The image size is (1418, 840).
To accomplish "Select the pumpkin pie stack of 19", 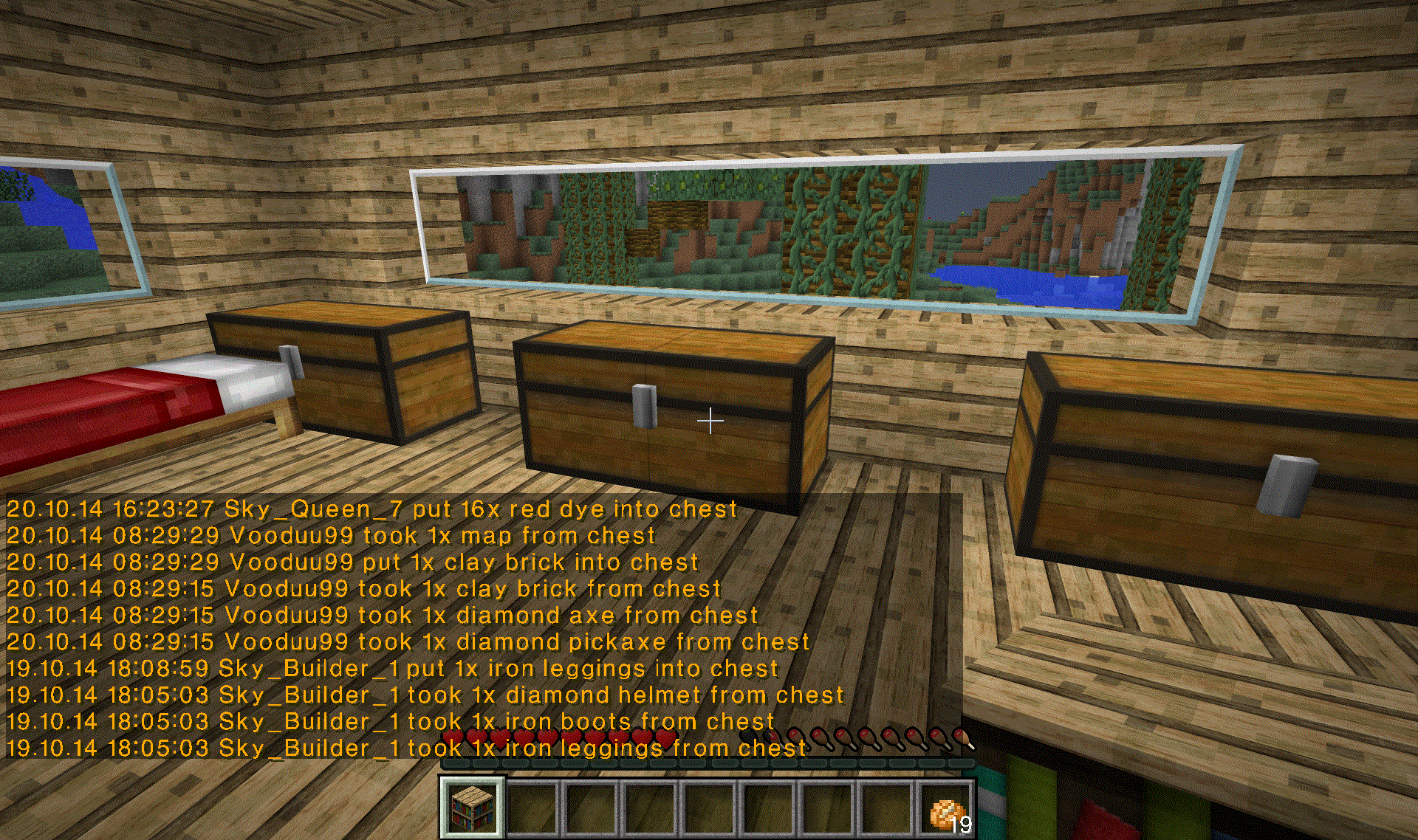I will click(945, 810).
